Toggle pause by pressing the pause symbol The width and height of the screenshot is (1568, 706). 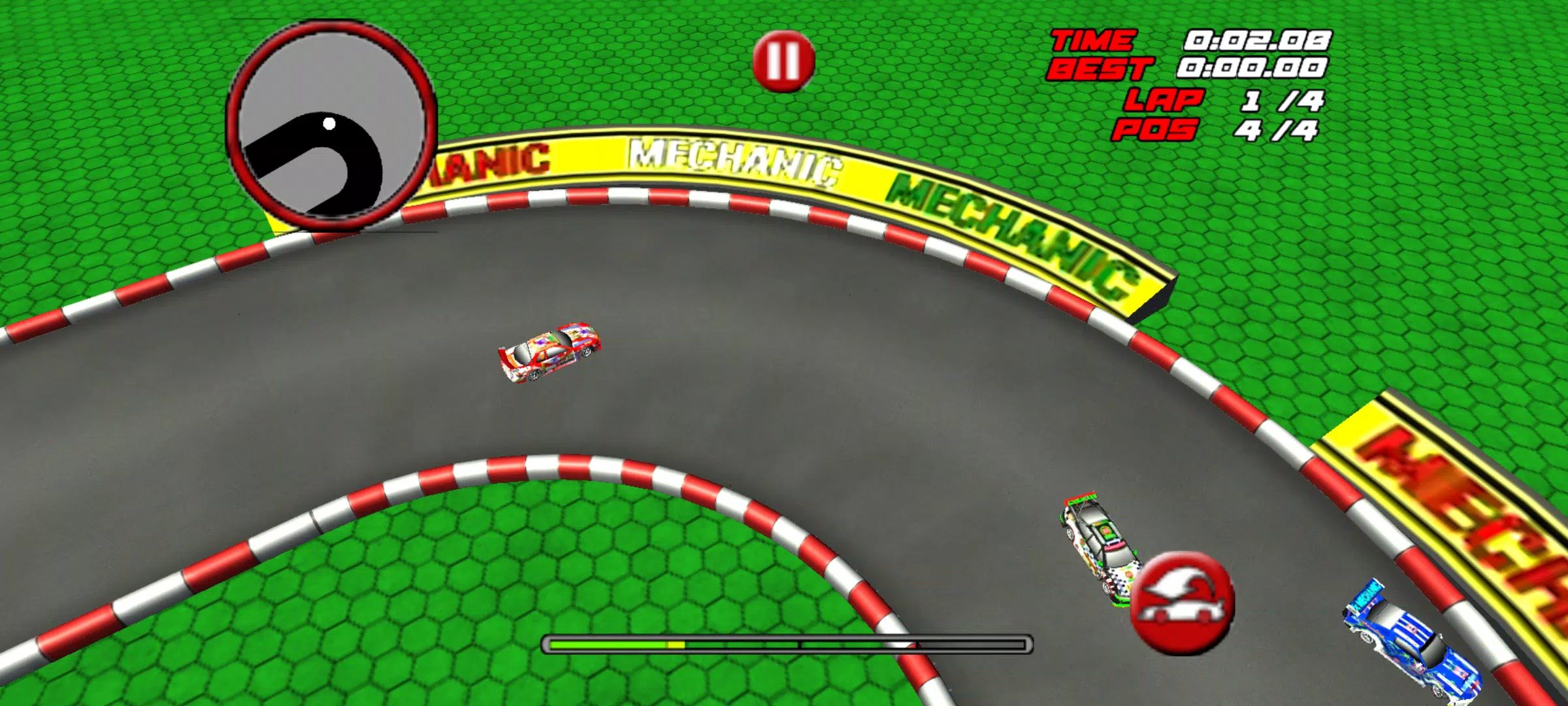pos(783,62)
